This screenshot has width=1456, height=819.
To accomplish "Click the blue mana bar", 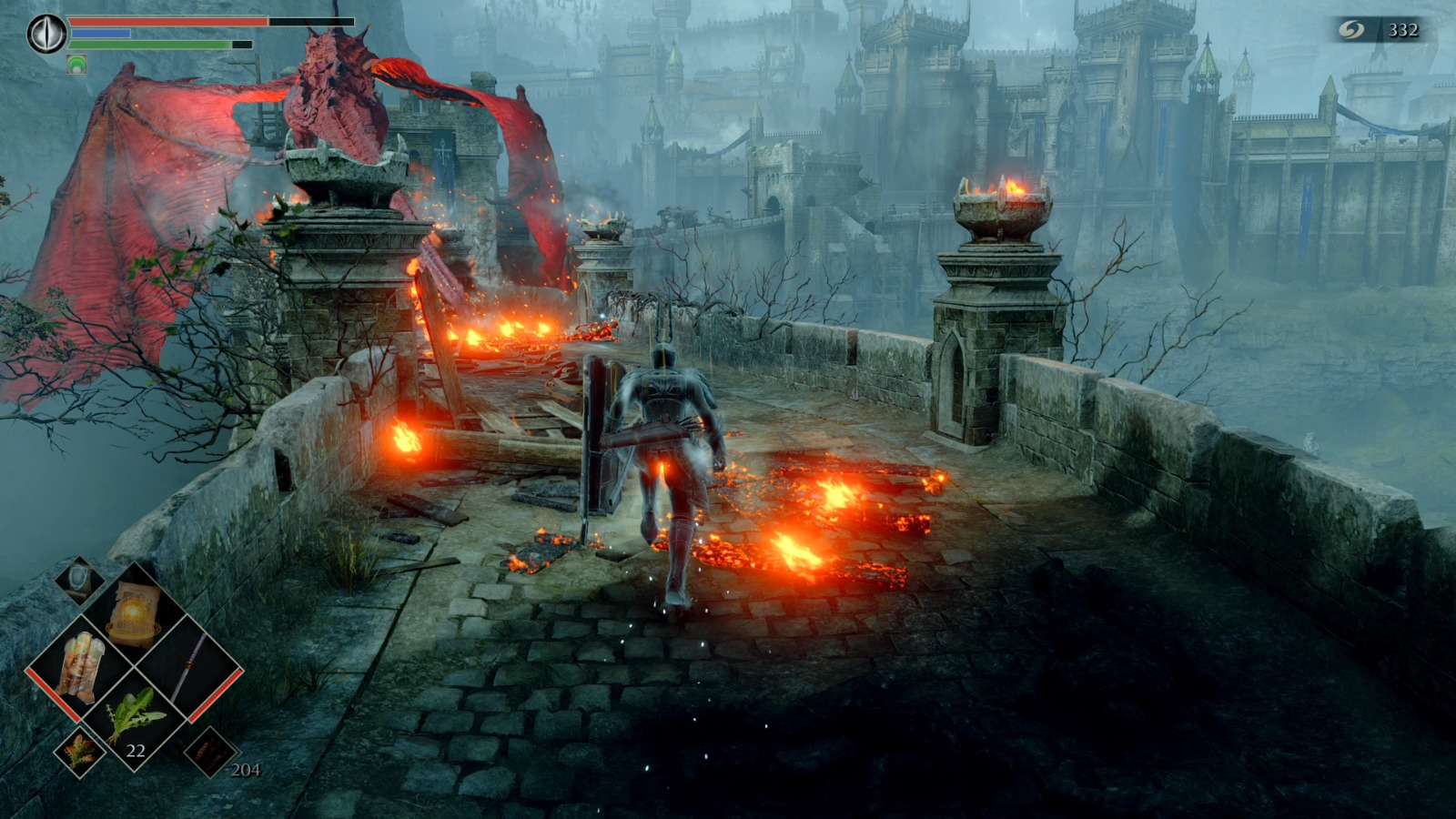I will pos(100,33).
